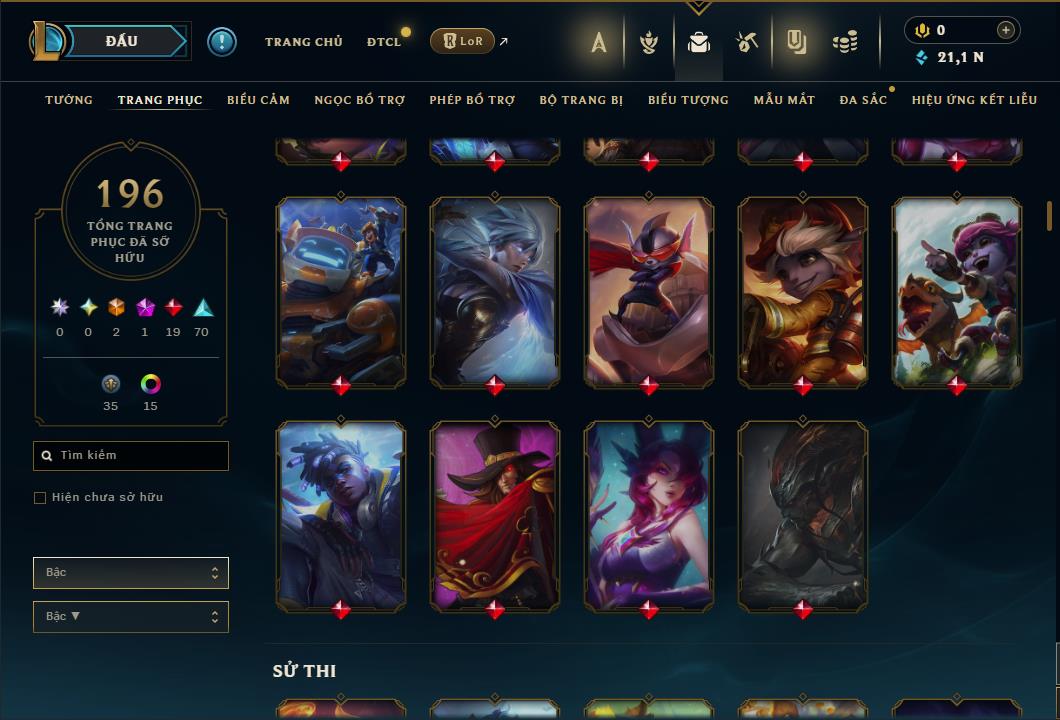The width and height of the screenshot is (1060, 720).
Task: Click the Tìm kiếm search field
Action: [x=131, y=456]
